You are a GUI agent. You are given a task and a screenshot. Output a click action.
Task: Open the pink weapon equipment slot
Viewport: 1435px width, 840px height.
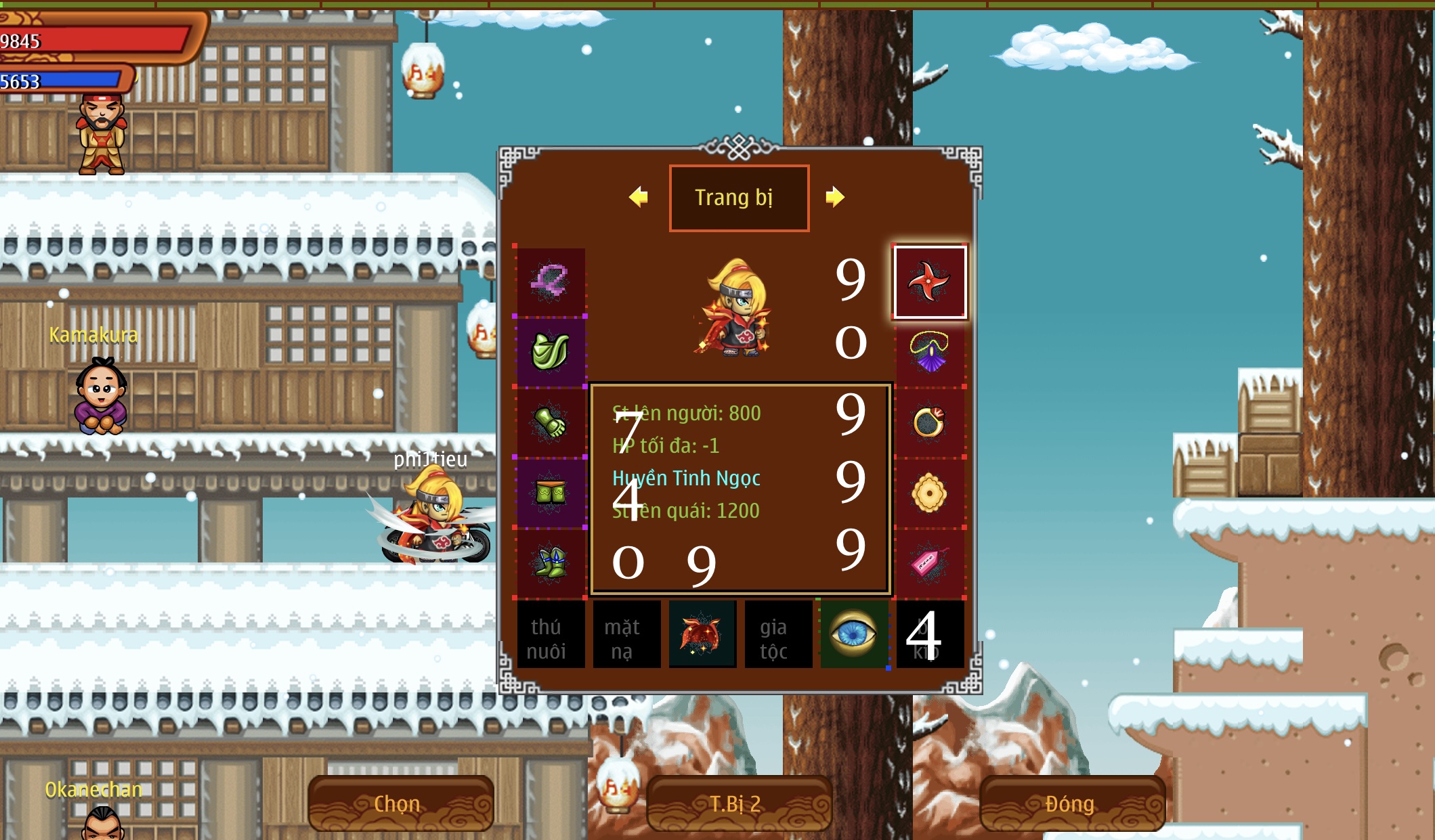tap(550, 282)
